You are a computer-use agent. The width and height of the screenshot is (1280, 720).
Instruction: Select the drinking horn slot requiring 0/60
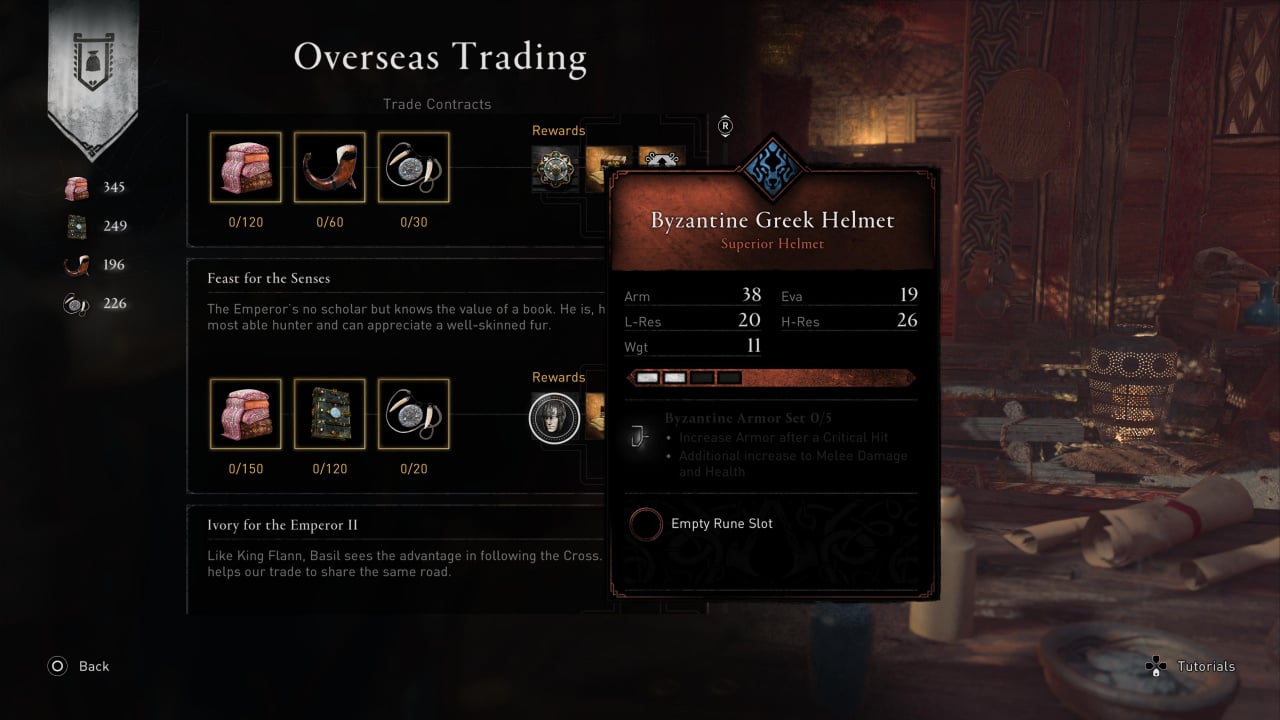[x=329, y=167]
